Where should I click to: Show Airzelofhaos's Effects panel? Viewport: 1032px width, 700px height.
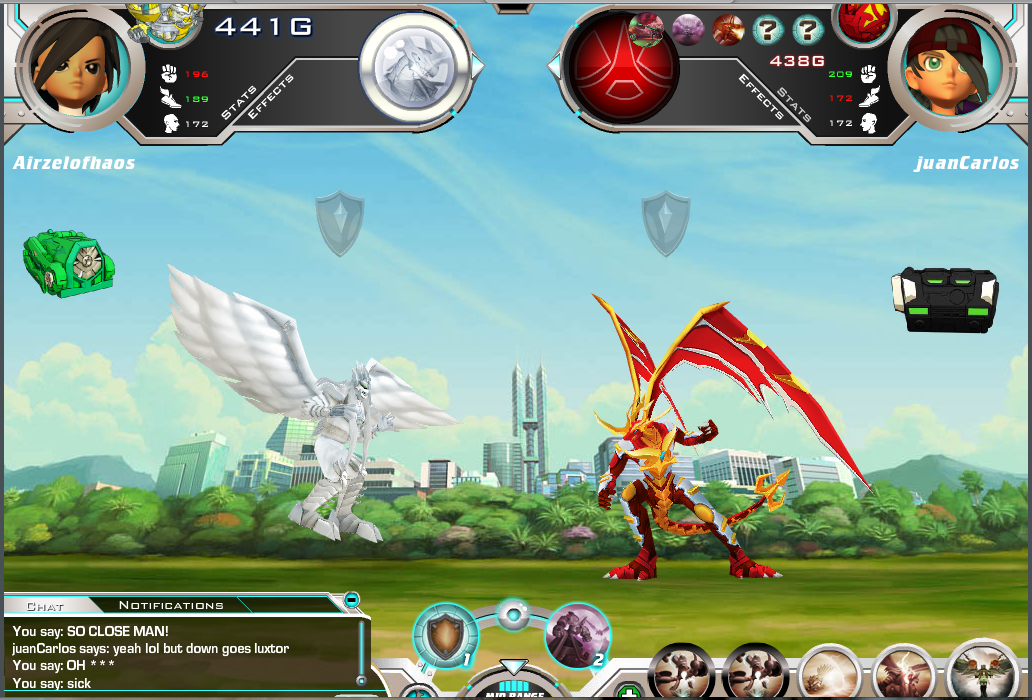(x=270, y=97)
